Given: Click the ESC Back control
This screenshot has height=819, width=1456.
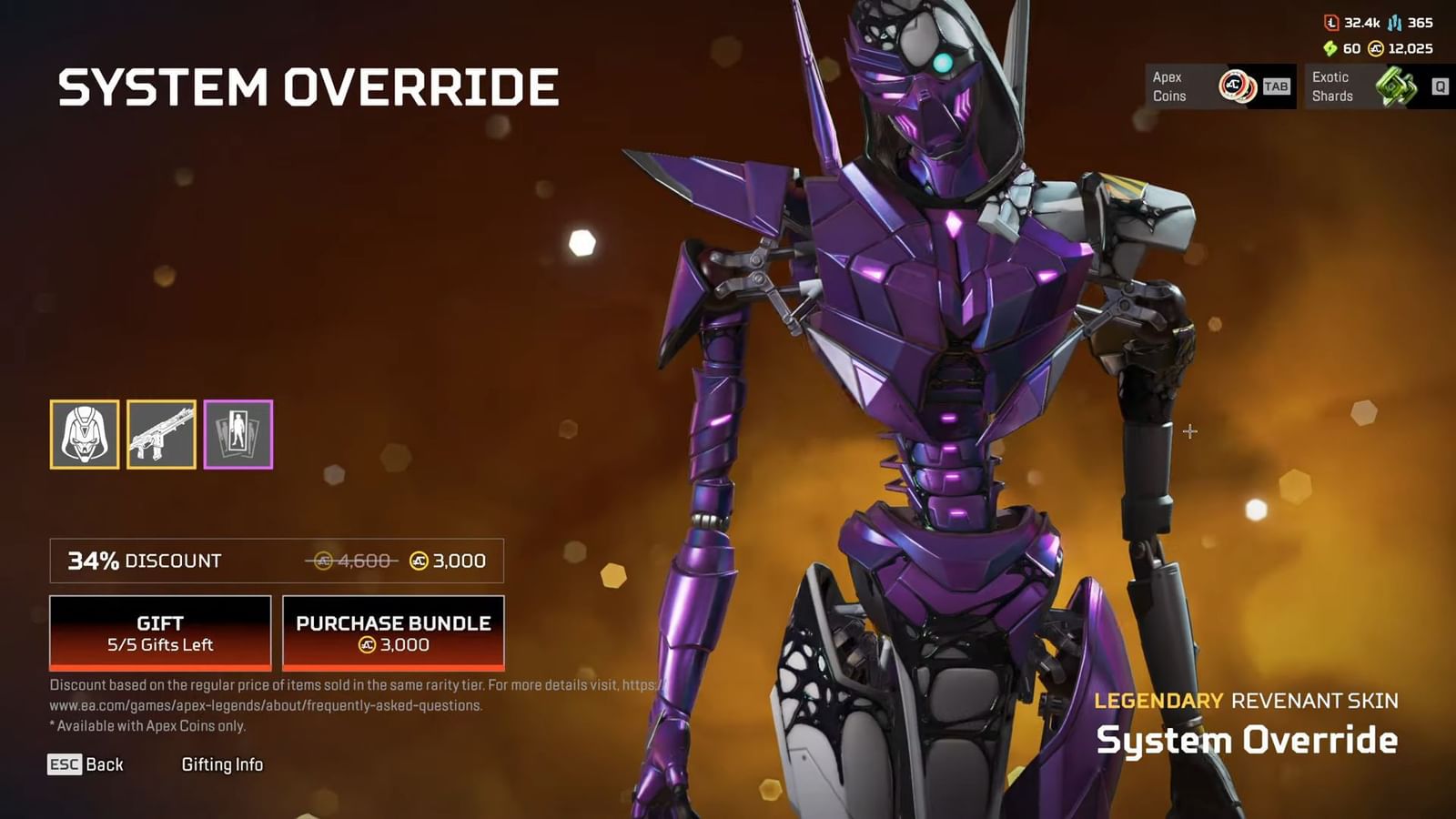Looking at the screenshot, I should pos(86,764).
